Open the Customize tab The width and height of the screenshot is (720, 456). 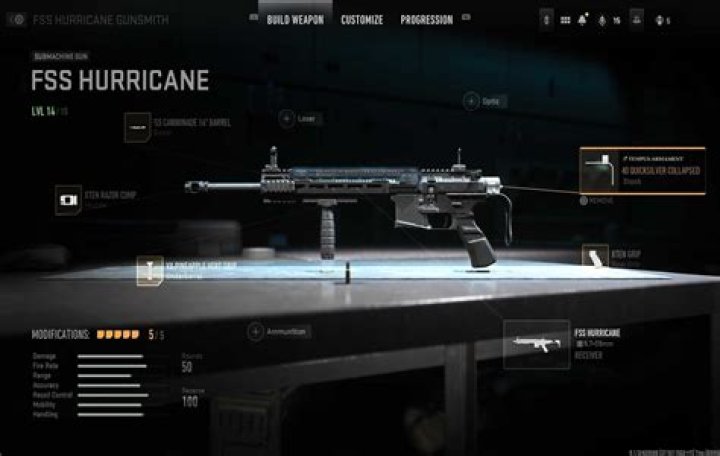point(362,19)
